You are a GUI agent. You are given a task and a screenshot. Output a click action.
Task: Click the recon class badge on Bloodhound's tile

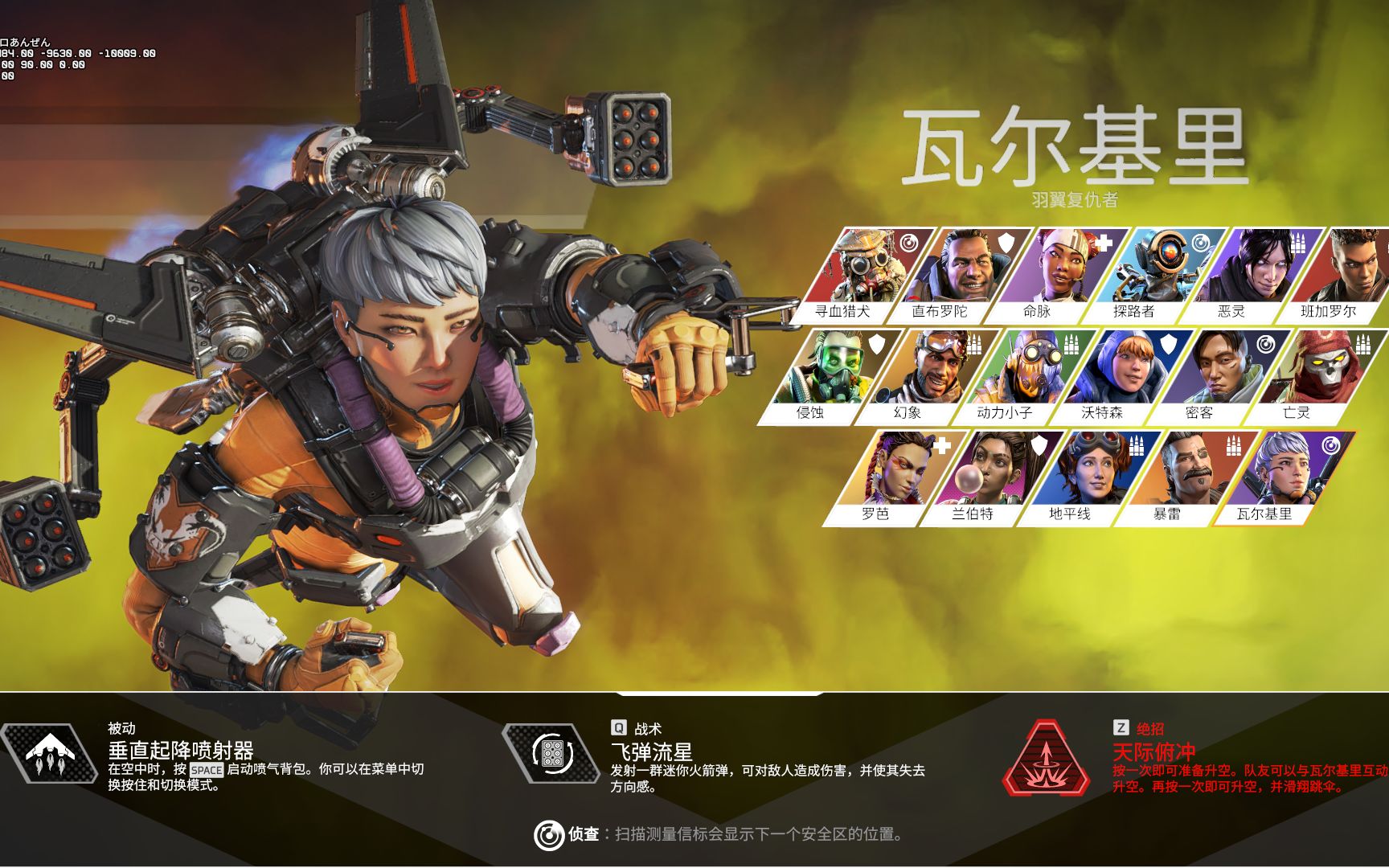pyautogui.click(x=908, y=243)
